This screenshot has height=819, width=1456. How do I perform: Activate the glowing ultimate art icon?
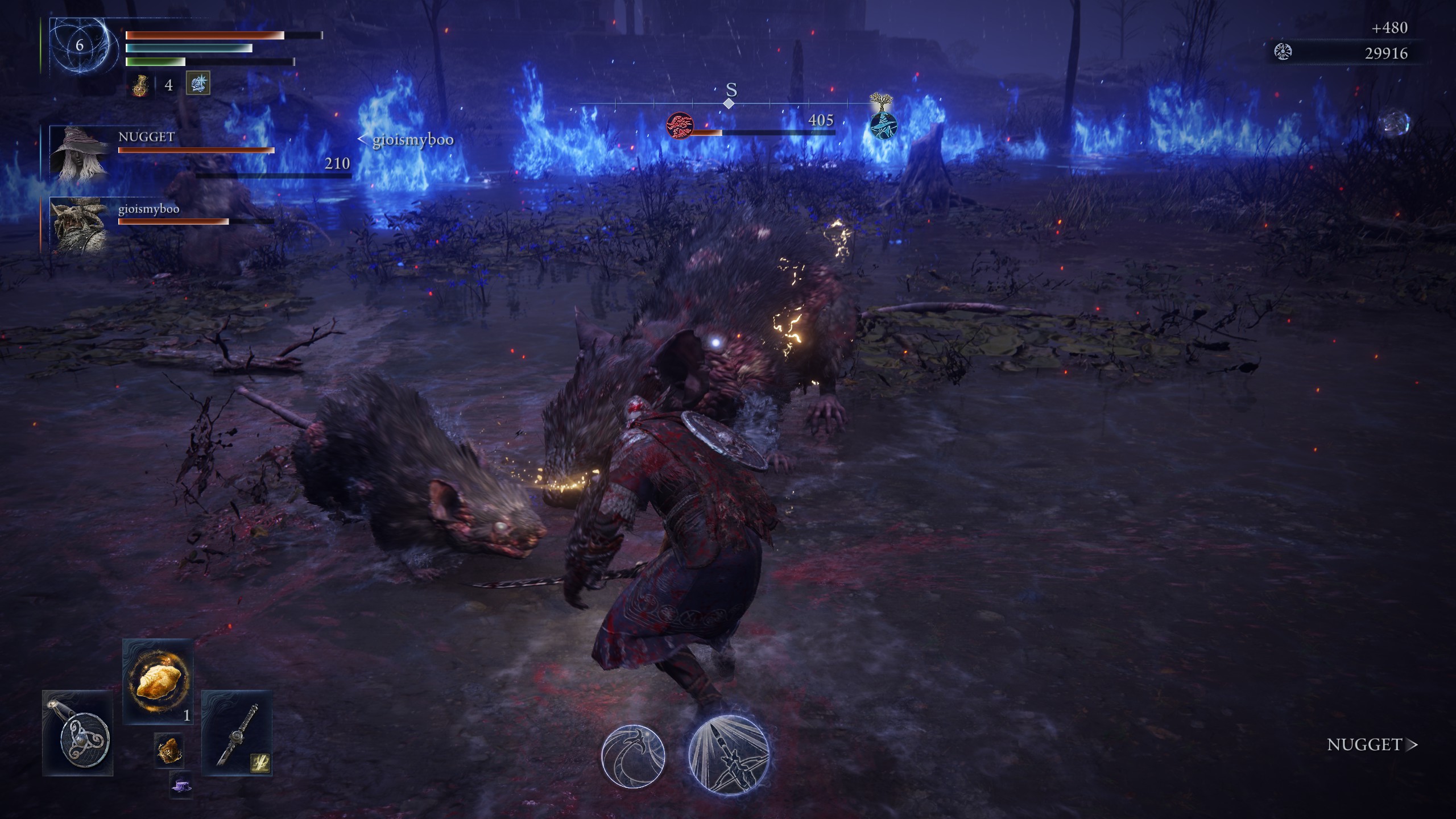729,754
